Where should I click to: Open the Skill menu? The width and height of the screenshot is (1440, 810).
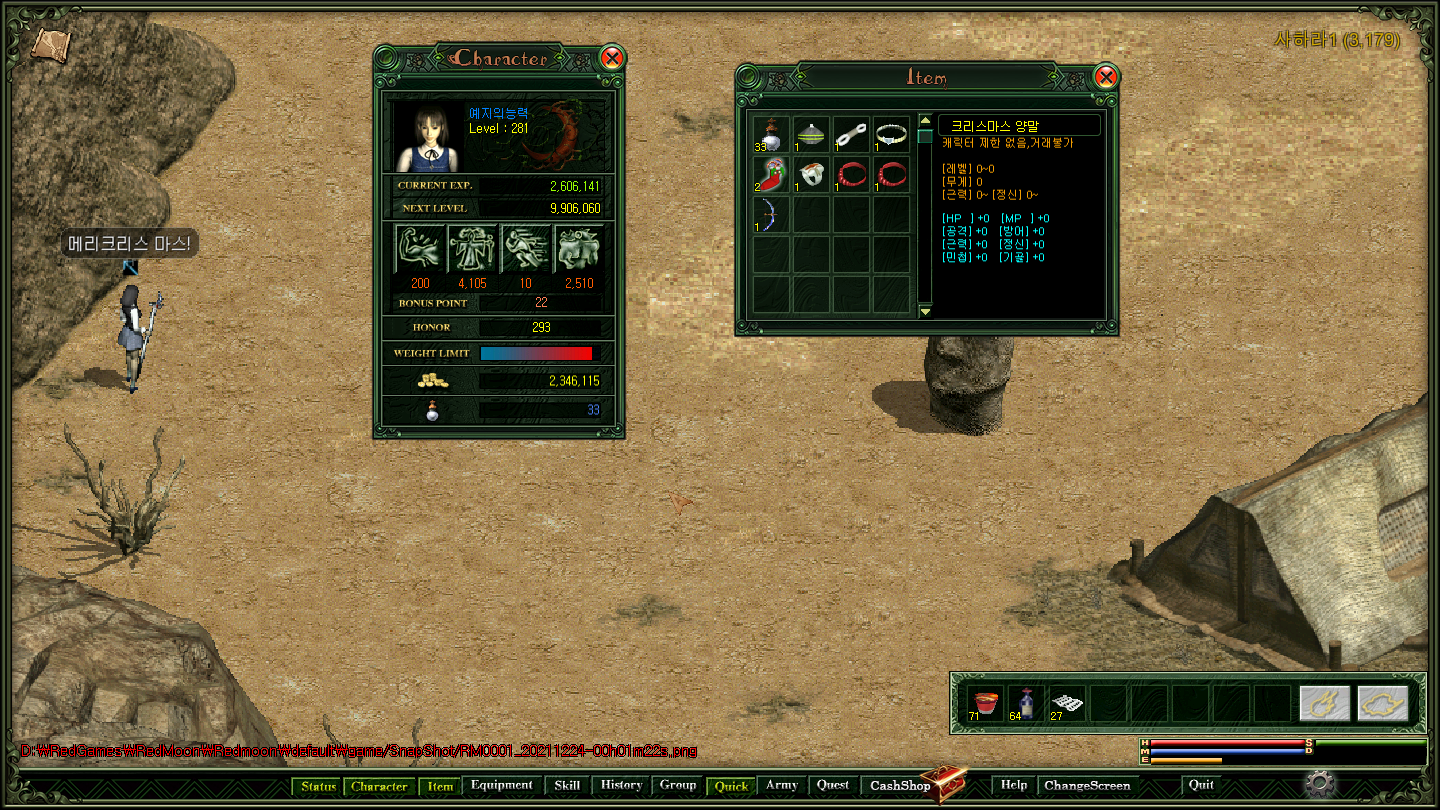pos(567,786)
